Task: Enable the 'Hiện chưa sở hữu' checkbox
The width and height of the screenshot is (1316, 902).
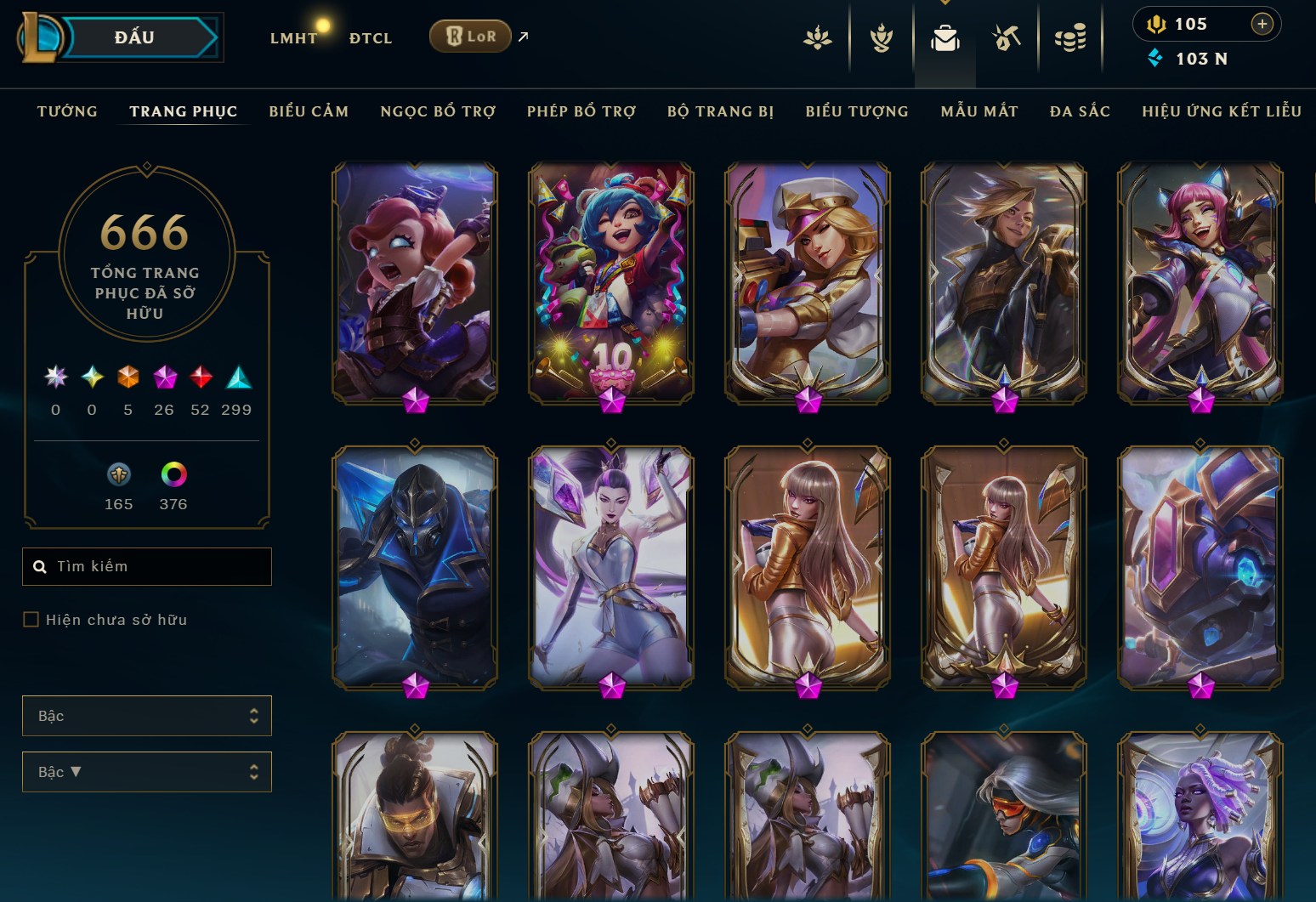Action: coord(30,620)
